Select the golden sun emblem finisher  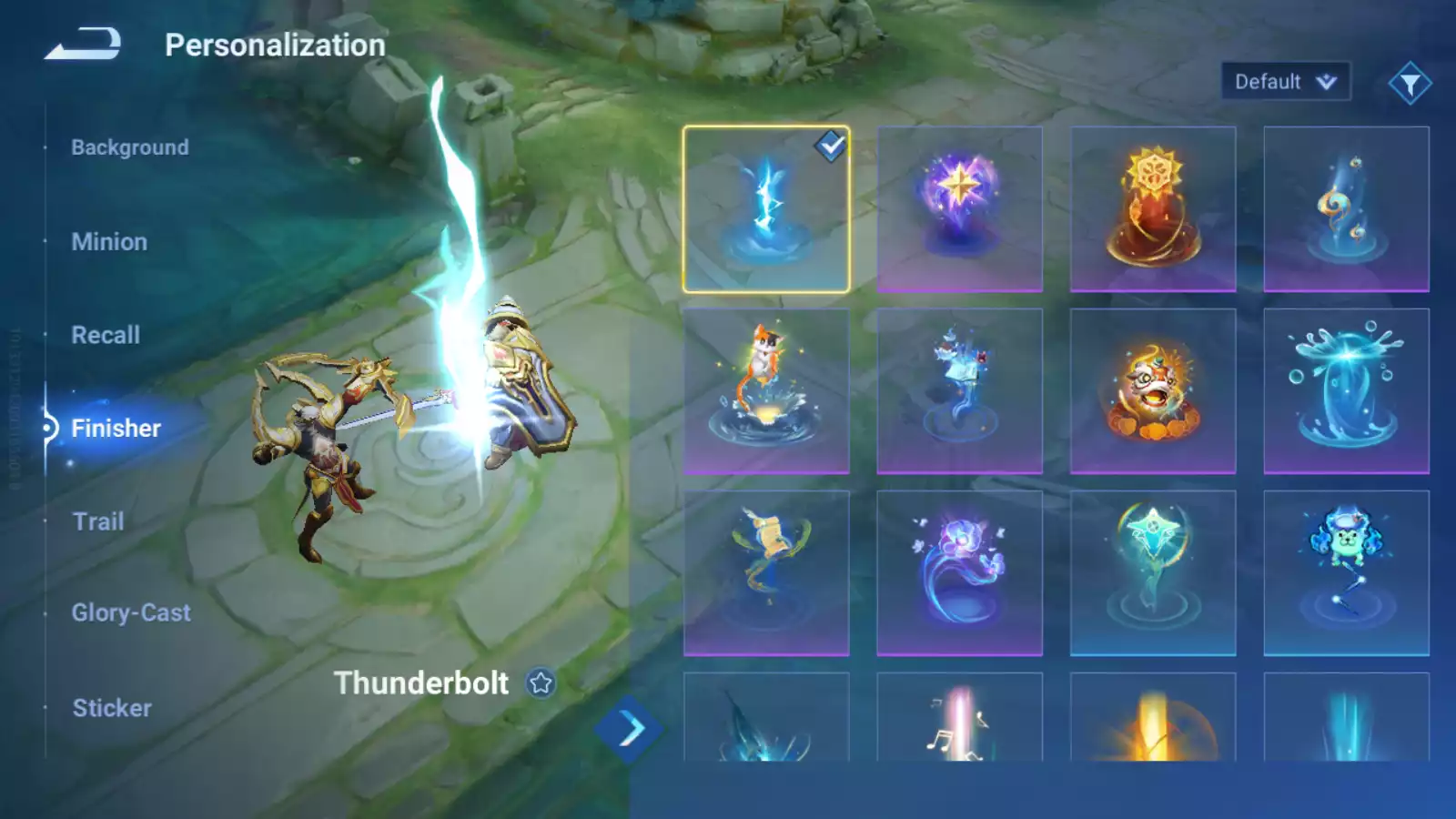[1153, 209]
